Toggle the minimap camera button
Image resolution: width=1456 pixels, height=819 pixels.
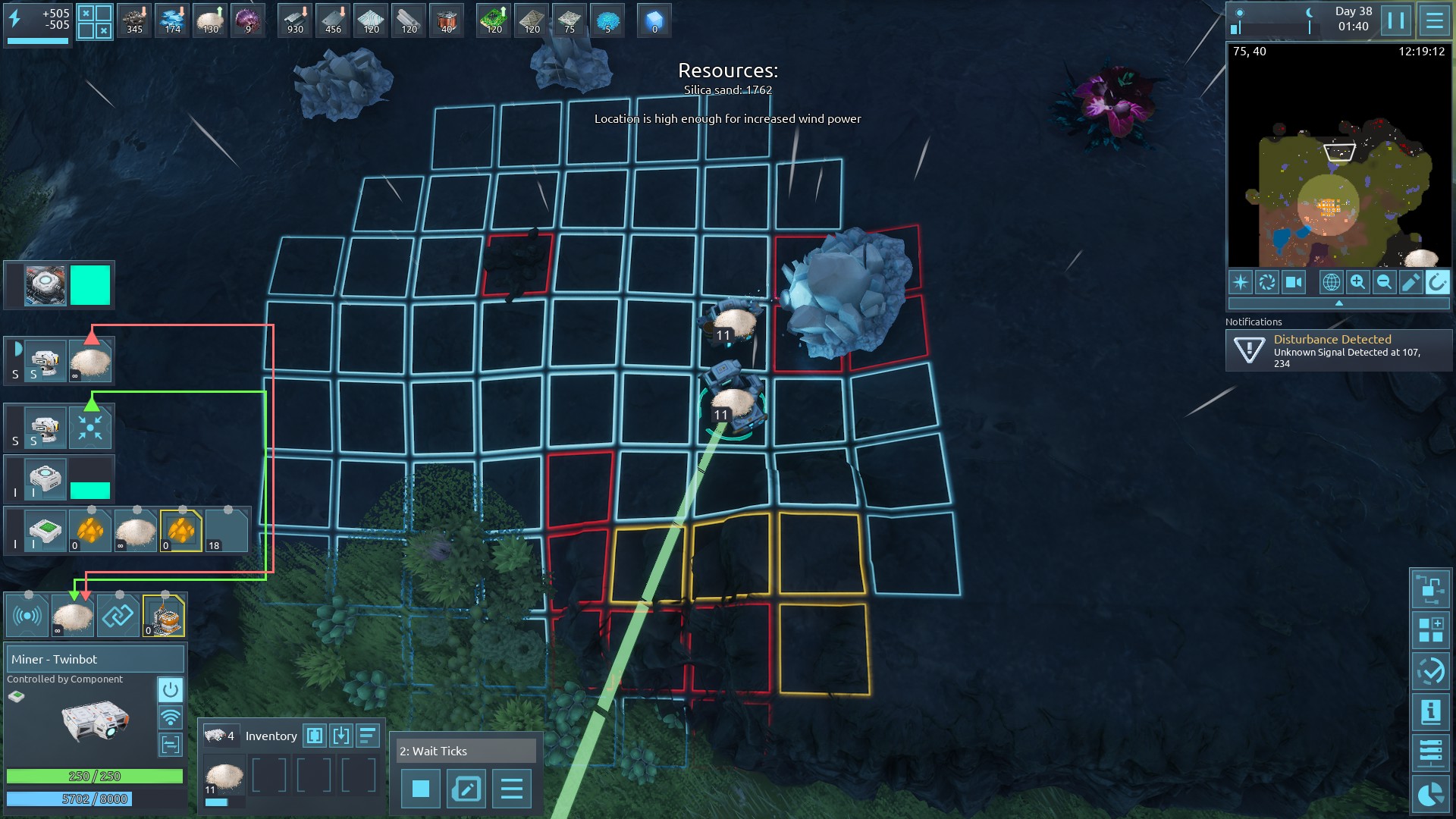(x=1293, y=282)
